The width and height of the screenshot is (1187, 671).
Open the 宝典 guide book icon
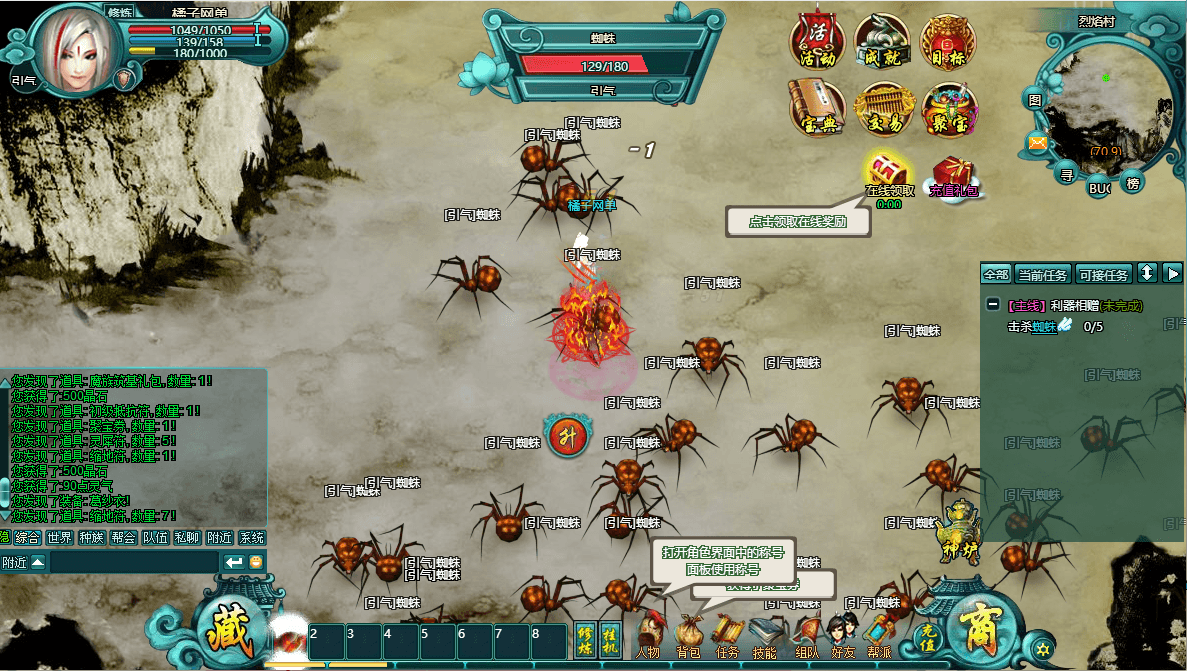tap(818, 109)
